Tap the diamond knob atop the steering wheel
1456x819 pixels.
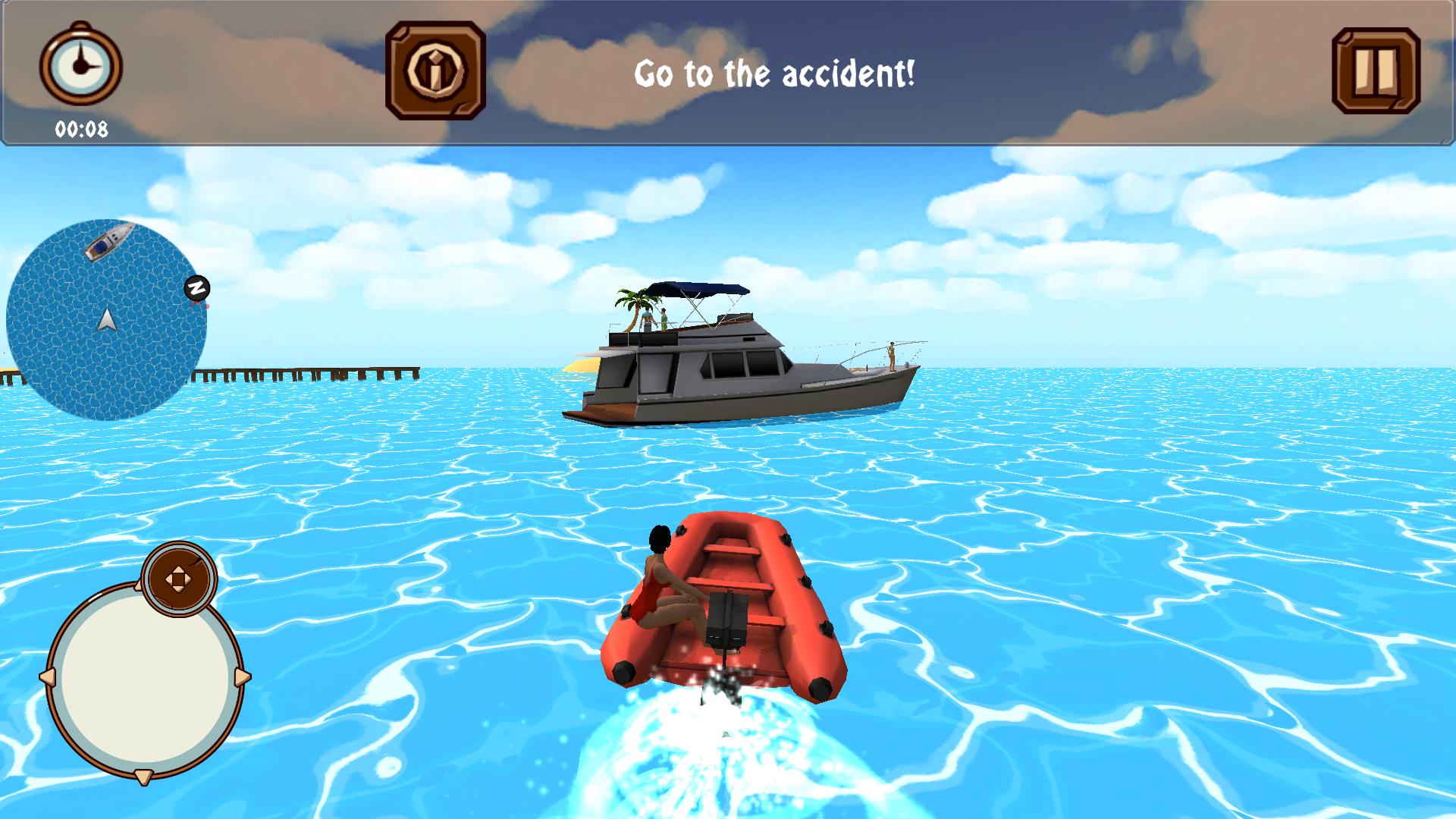click(x=180, y=580)
